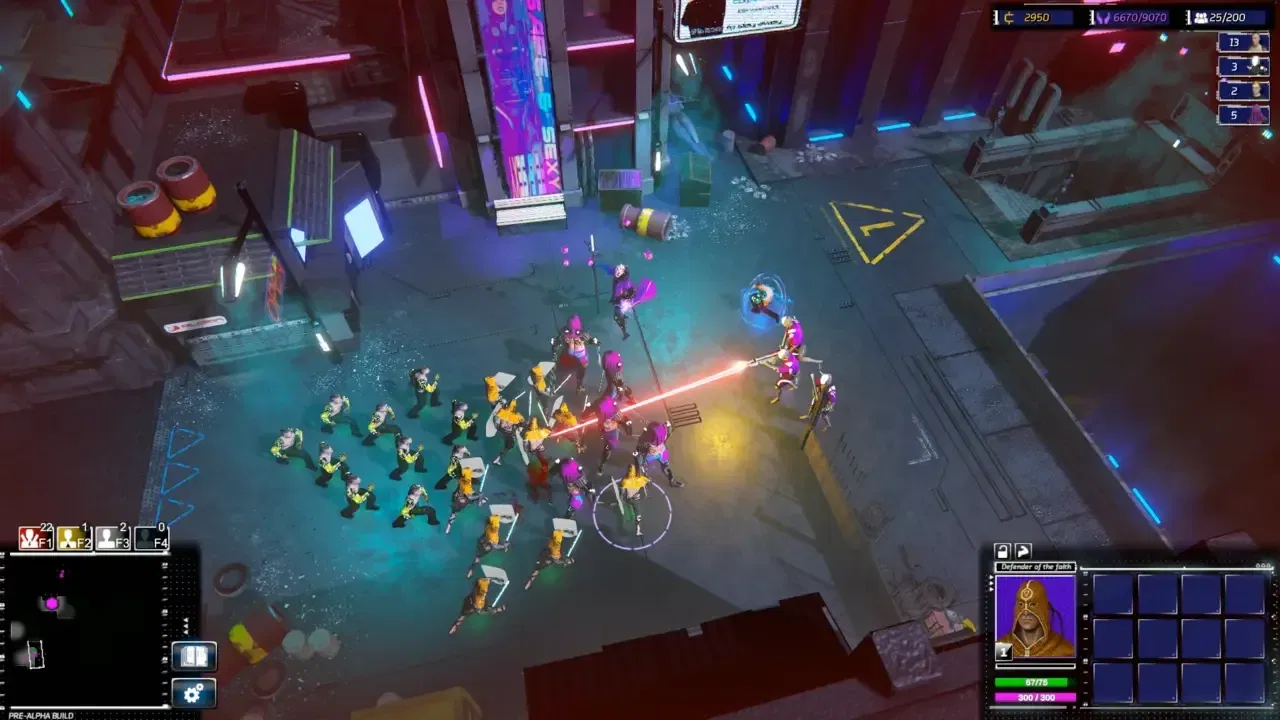Click the credits currency icon showing 2950
Screen dimensions: 1280x720
coord(1008,17)
